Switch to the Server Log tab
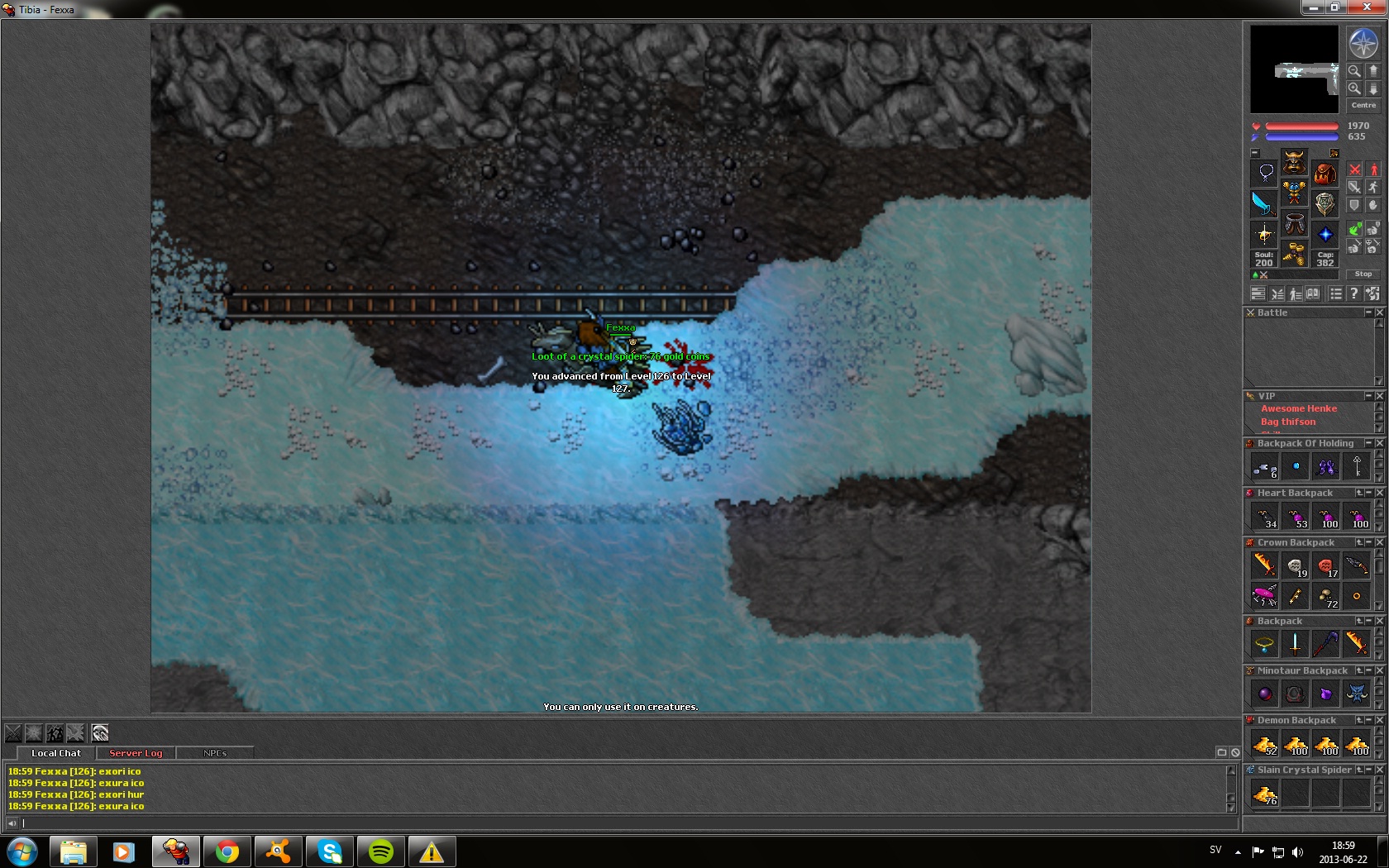This screenshot has width=1389, height=868. tap(136, 753)
